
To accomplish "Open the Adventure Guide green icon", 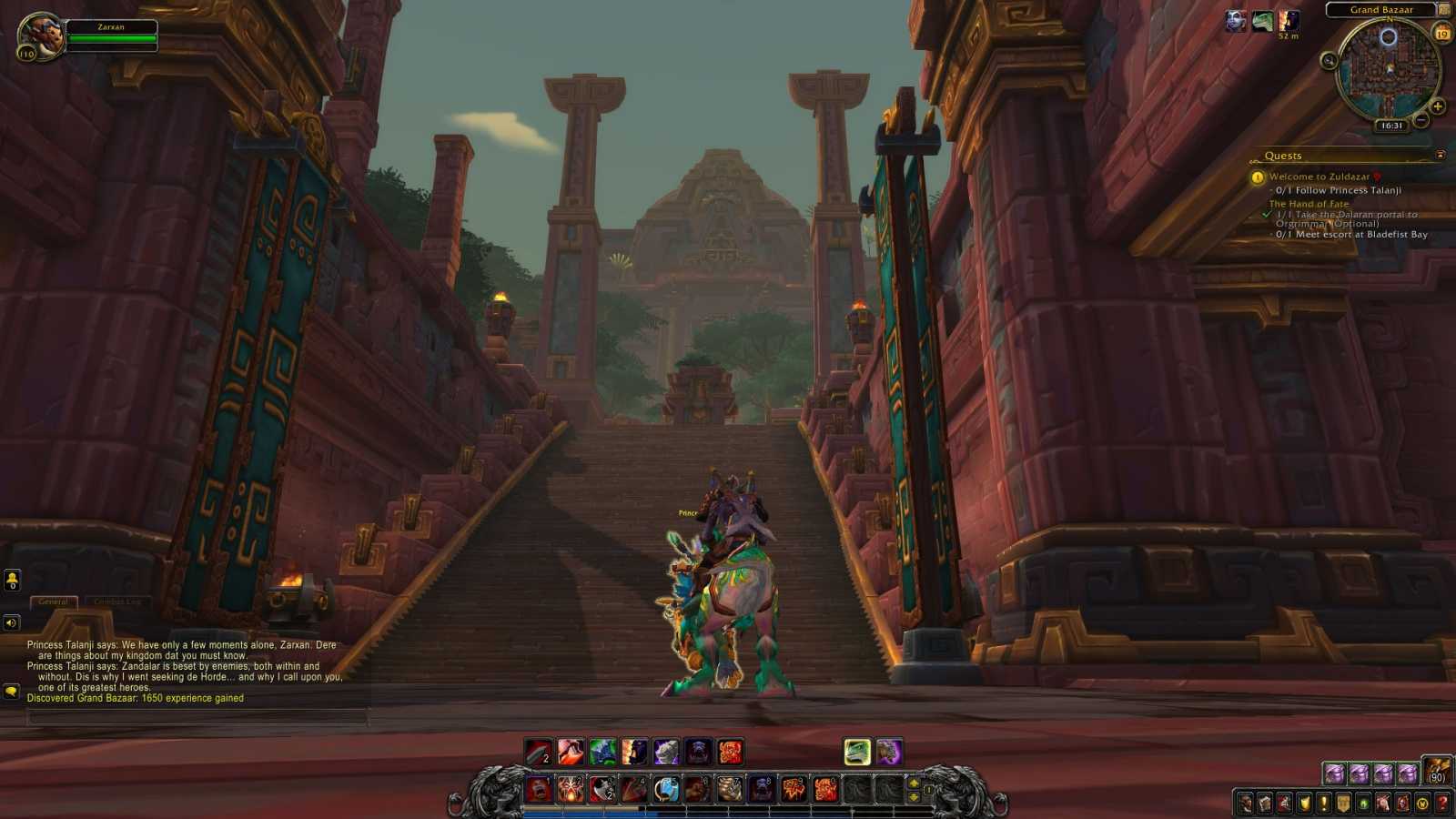I will 1363,804.
